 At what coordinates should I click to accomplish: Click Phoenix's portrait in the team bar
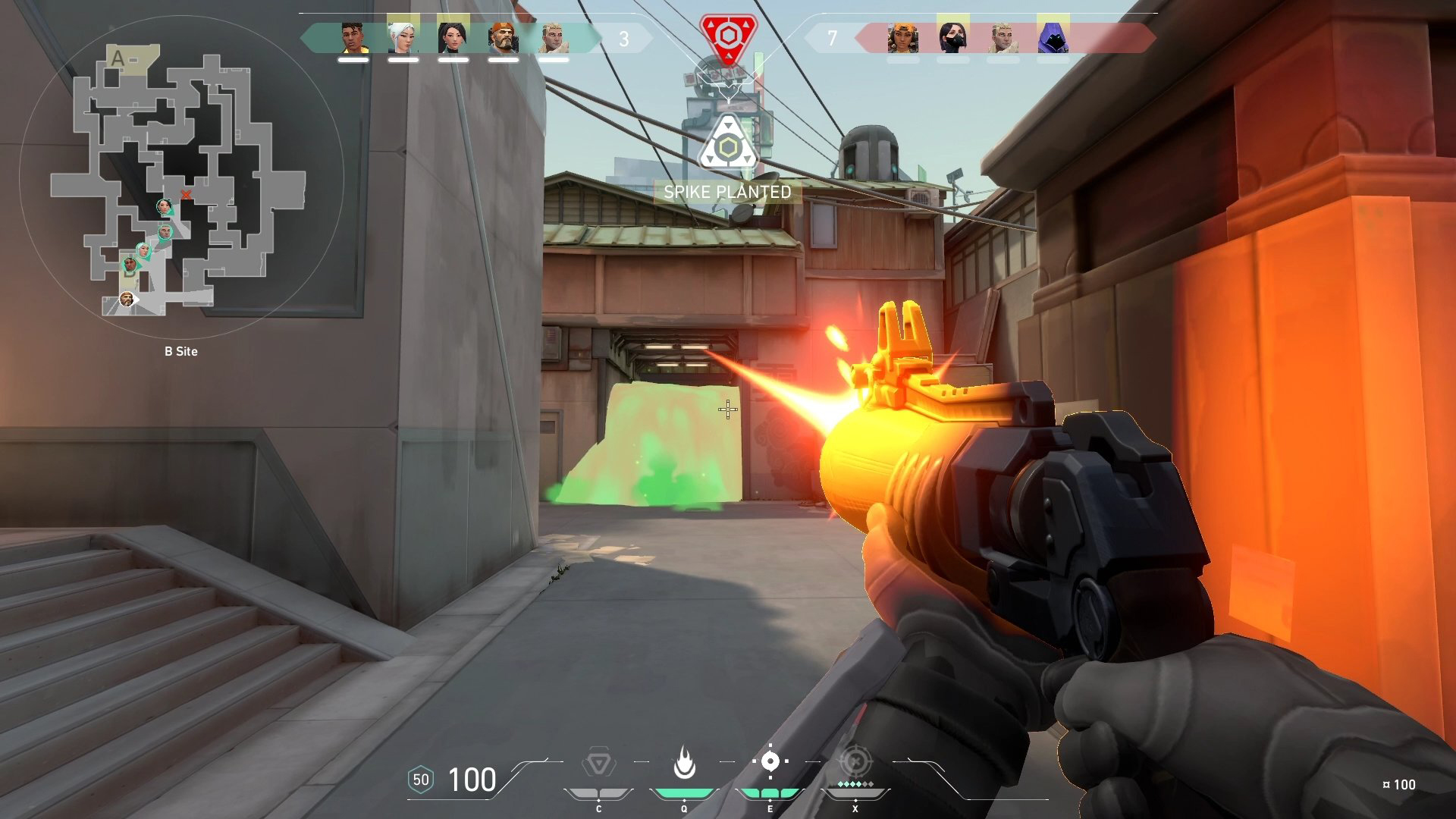click(353, 38)
